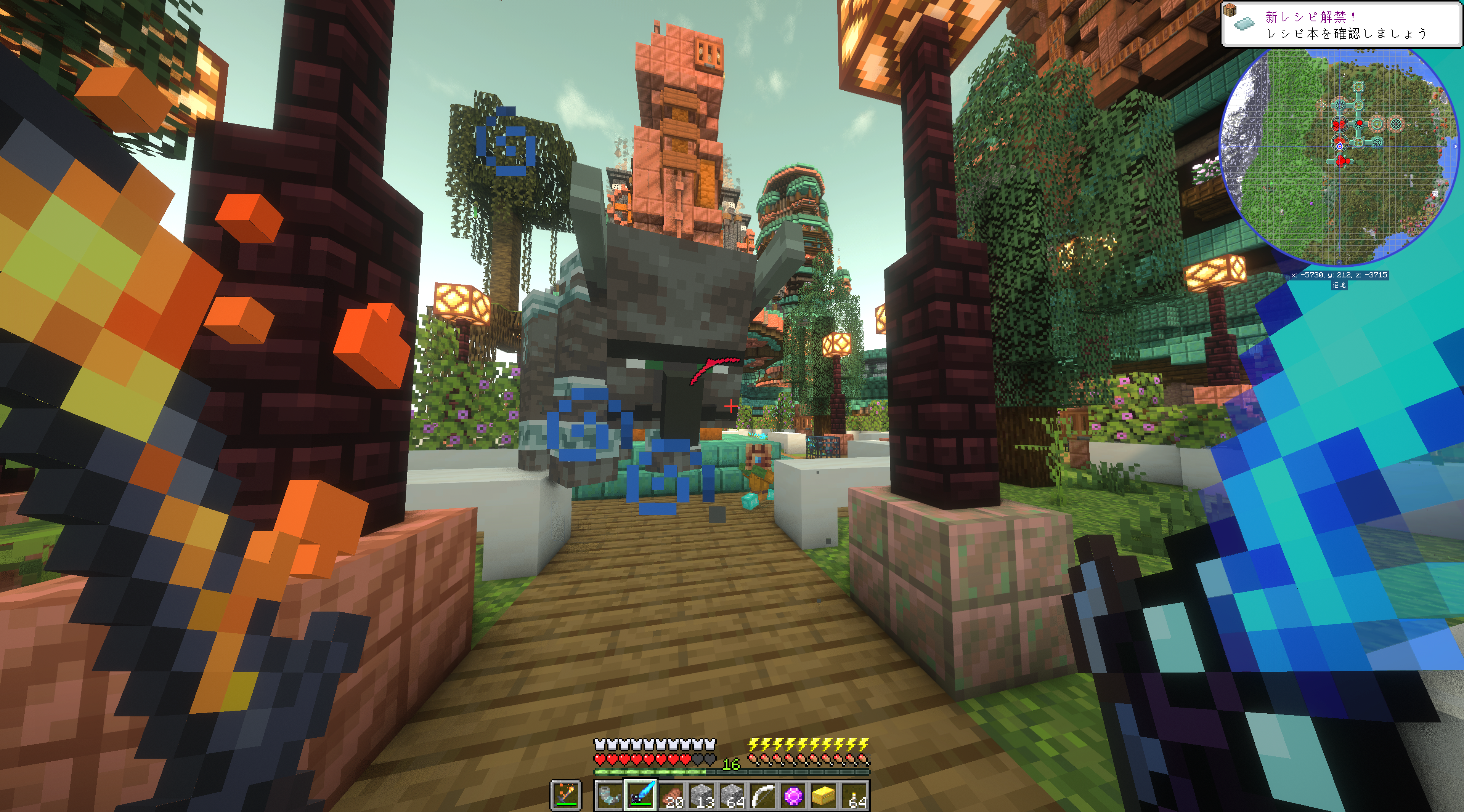Select the potion bottle stack of 64
The height and width of the screenshot is (812, 1464).
854,795
